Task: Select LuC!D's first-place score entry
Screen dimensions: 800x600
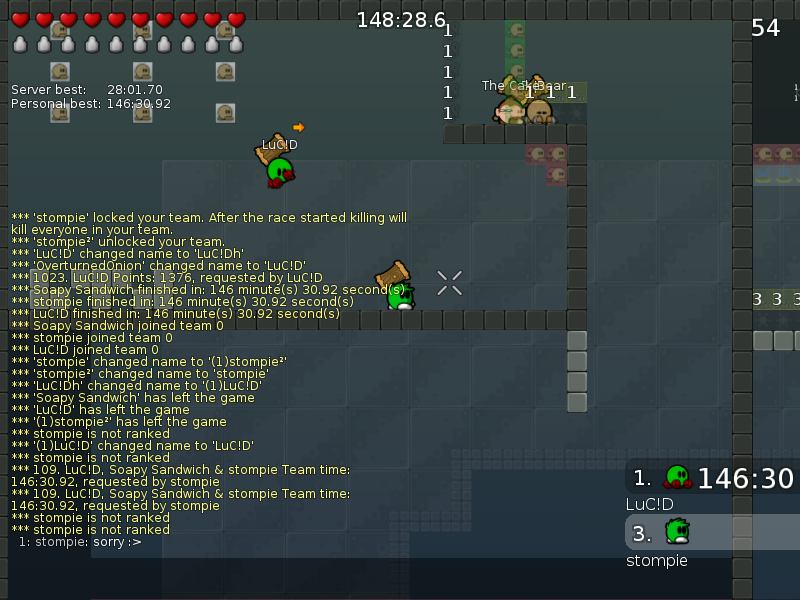Action: [x=712, y=478]
